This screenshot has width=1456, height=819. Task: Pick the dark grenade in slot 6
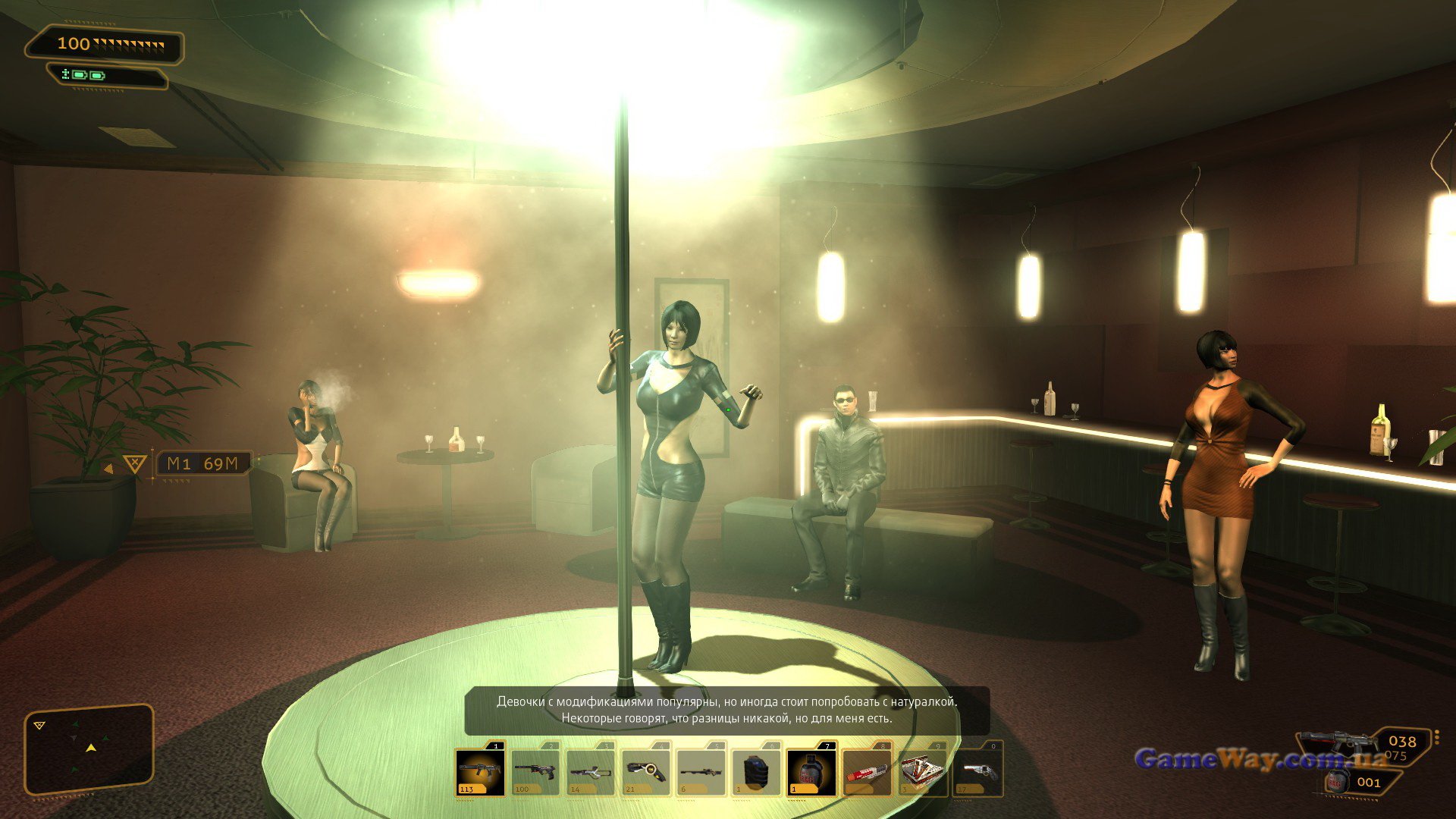[757, 772]
